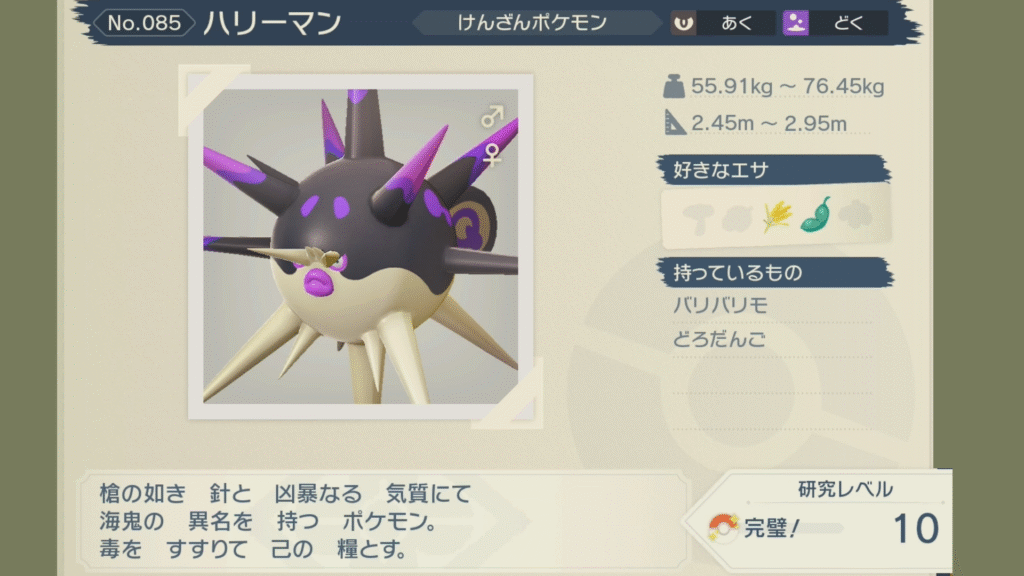The image size is (1024, 576).
Task: Click the ハリーマン portrait photo
Action: [x=360, y=245]
